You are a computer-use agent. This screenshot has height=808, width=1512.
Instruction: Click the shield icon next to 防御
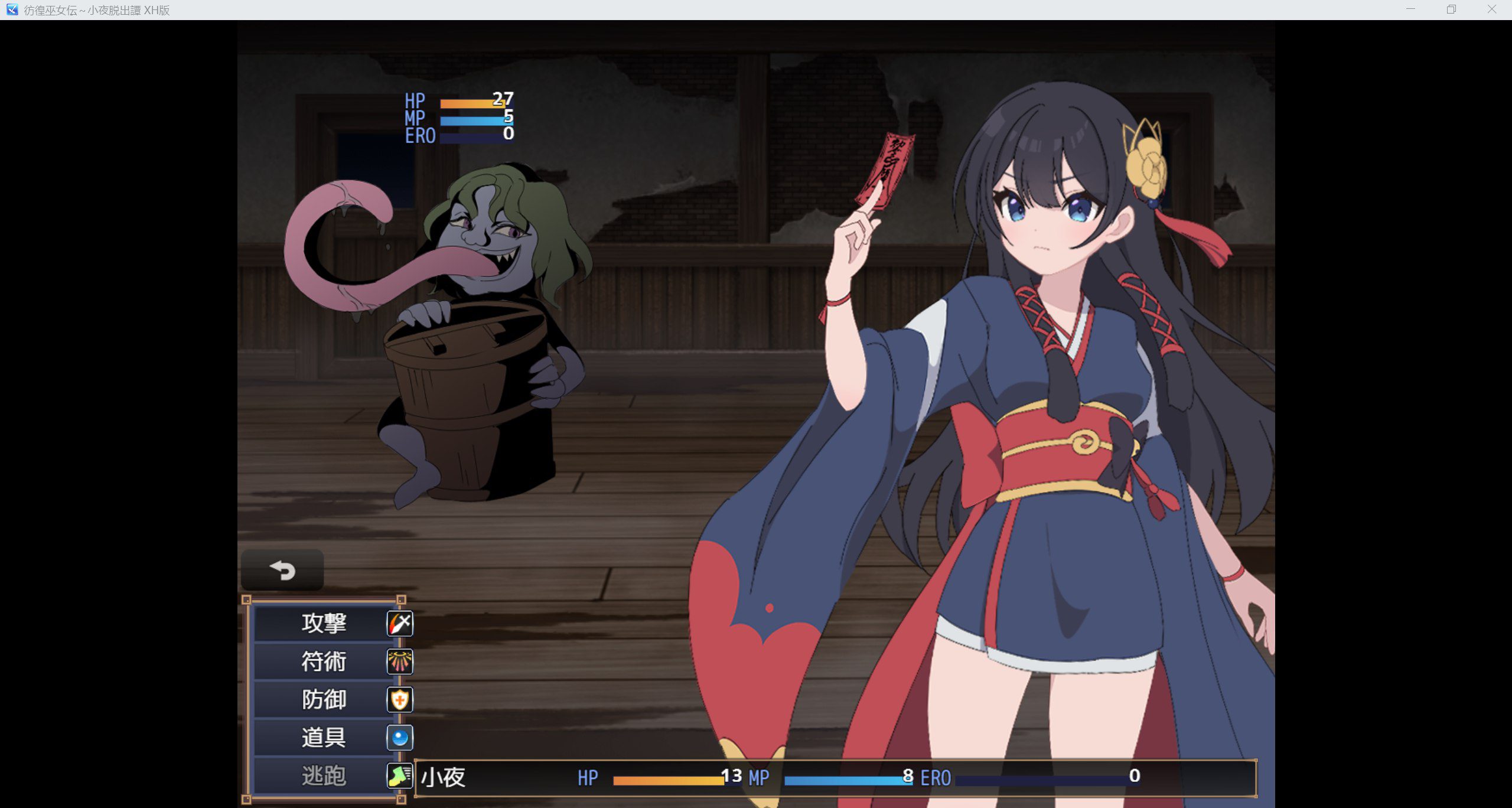(399, 699)
